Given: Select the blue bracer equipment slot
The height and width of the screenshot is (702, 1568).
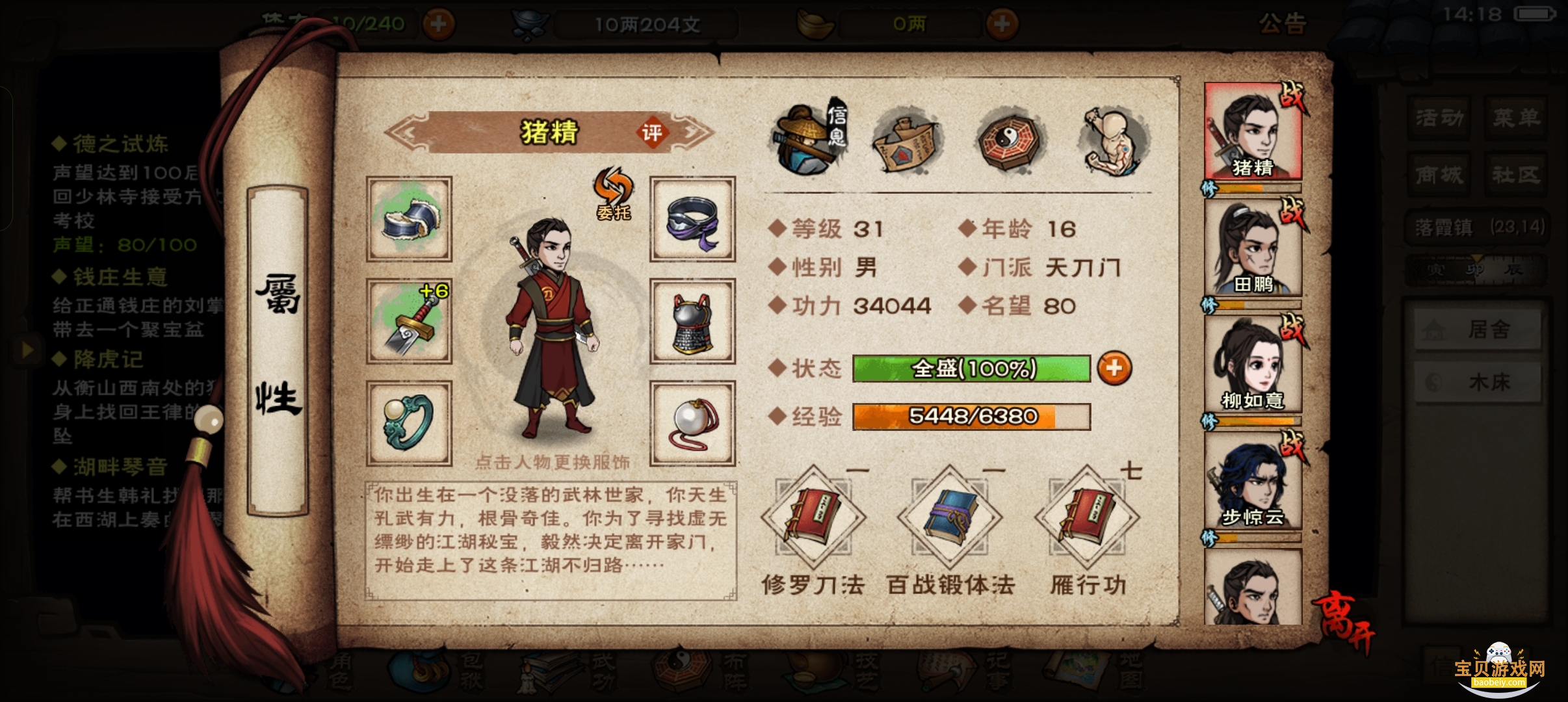Looking at the screenshot, I should (x=409, y=219).
